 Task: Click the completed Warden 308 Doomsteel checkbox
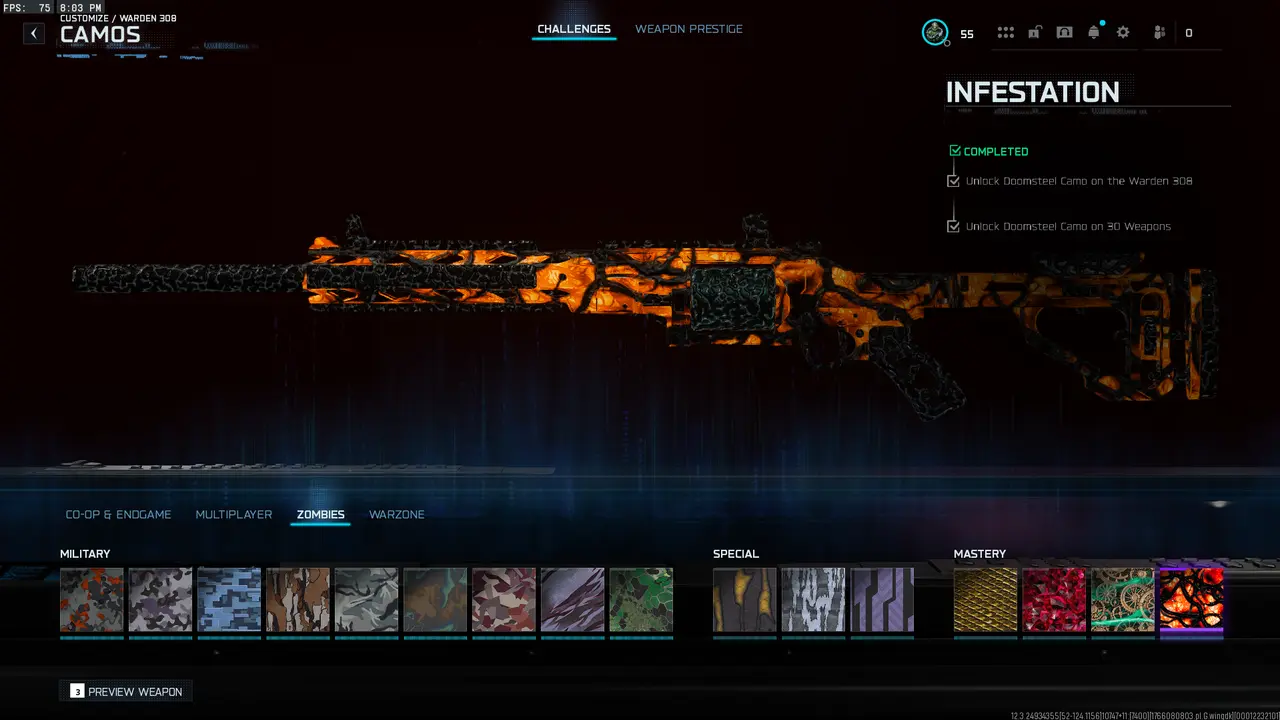(953, 180)
